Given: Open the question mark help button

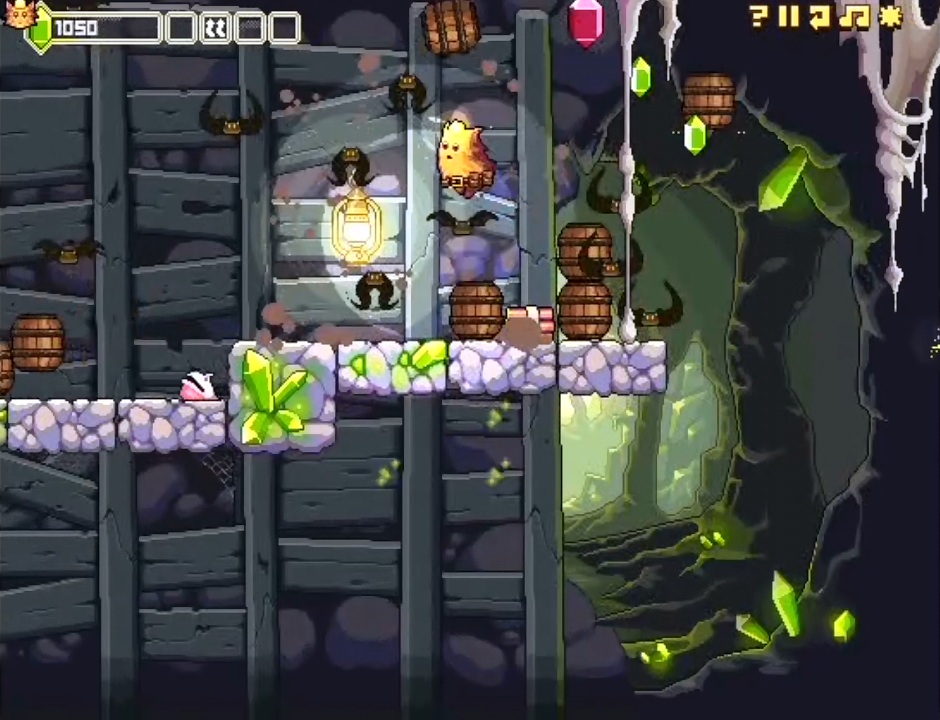Looking at the screenshot, I should point(759,16).
